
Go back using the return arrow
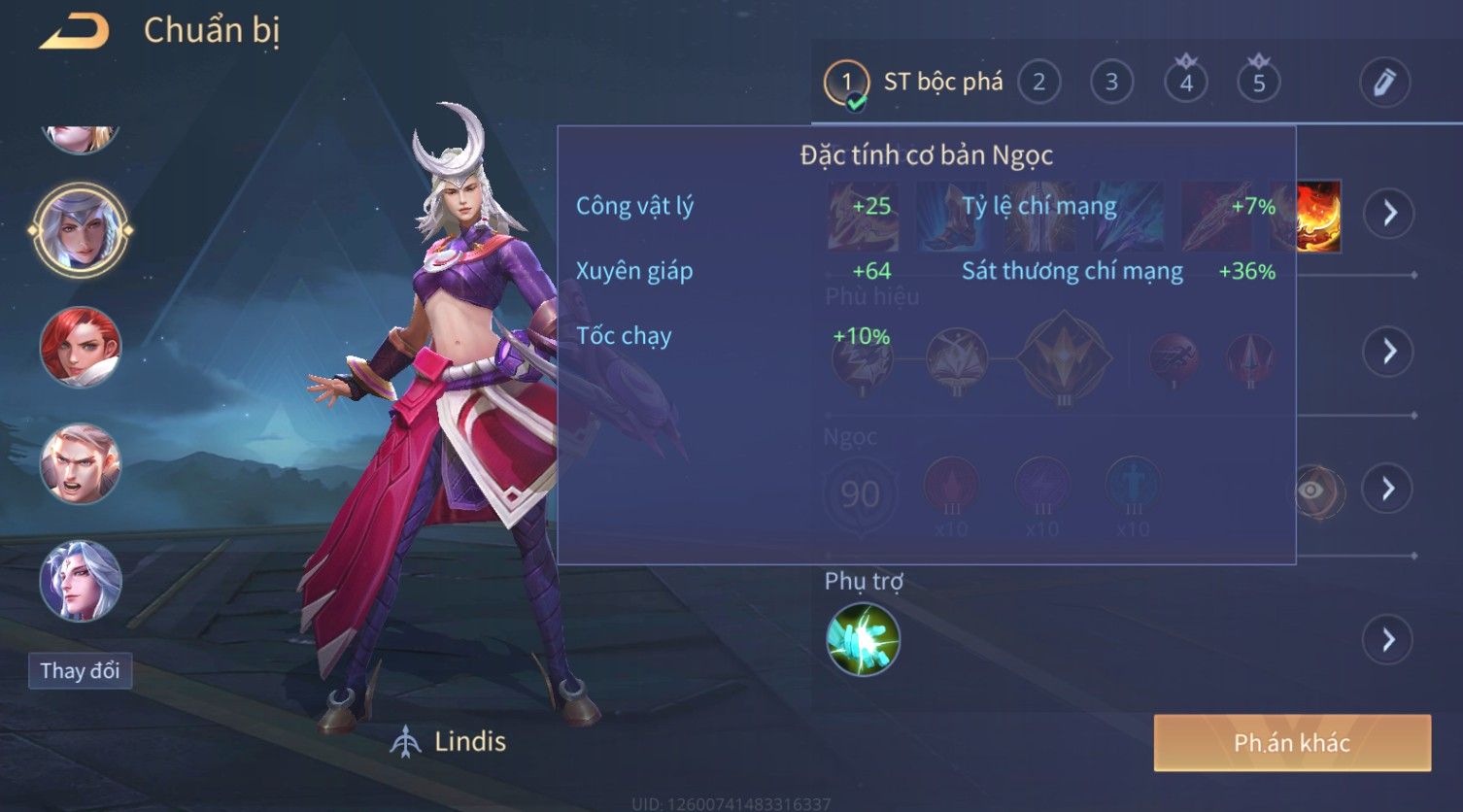coord(75,32)
